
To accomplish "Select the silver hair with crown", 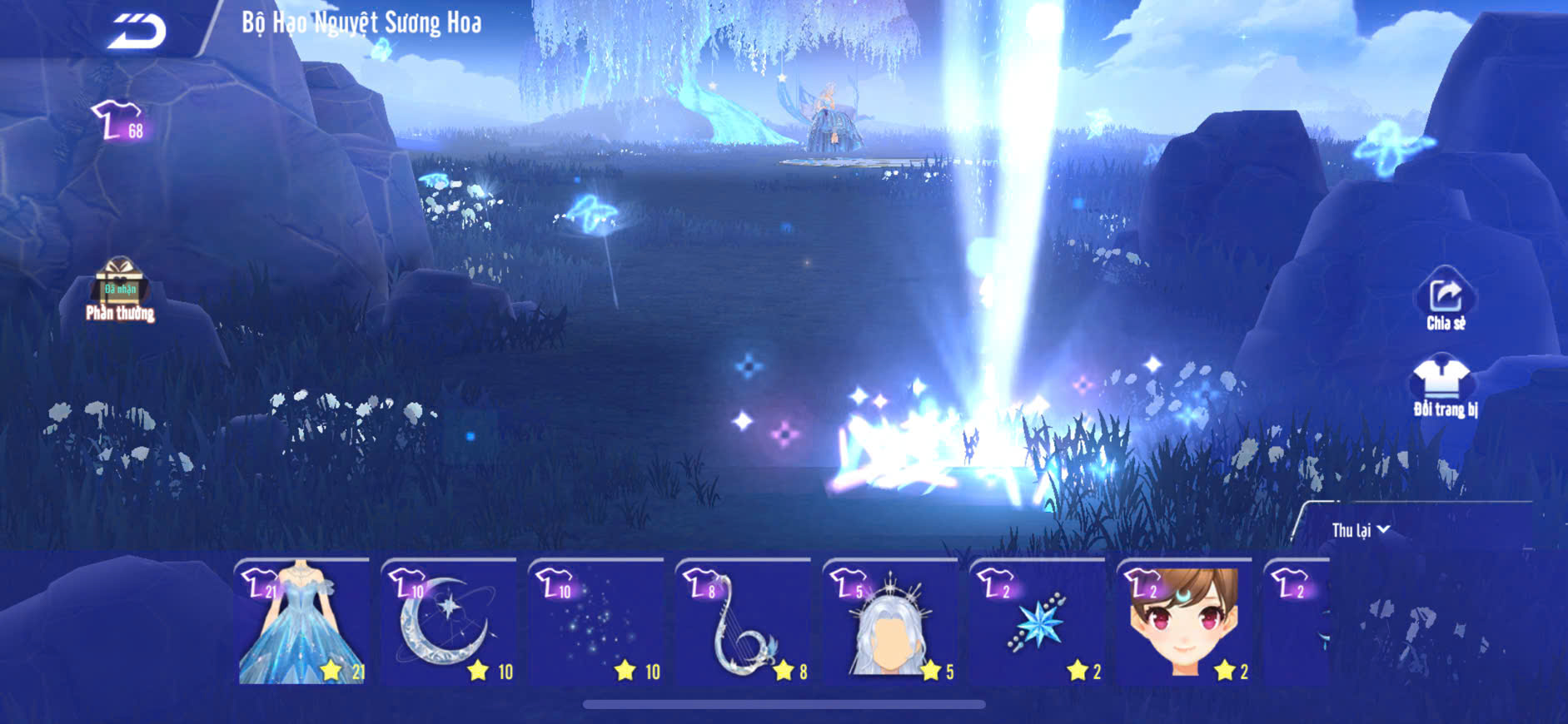I will [x=890, y=622].
